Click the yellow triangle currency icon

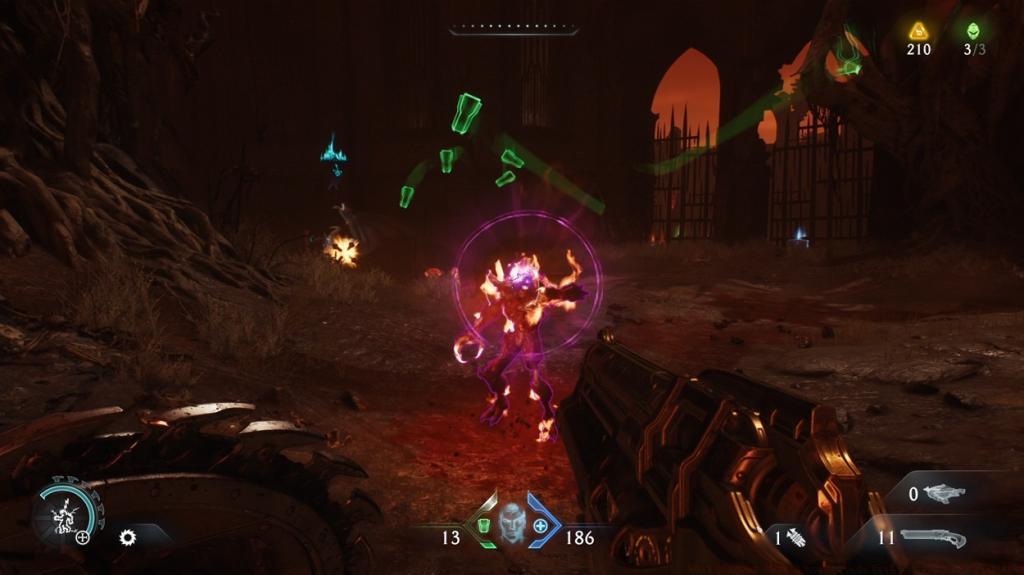point(918,31)
